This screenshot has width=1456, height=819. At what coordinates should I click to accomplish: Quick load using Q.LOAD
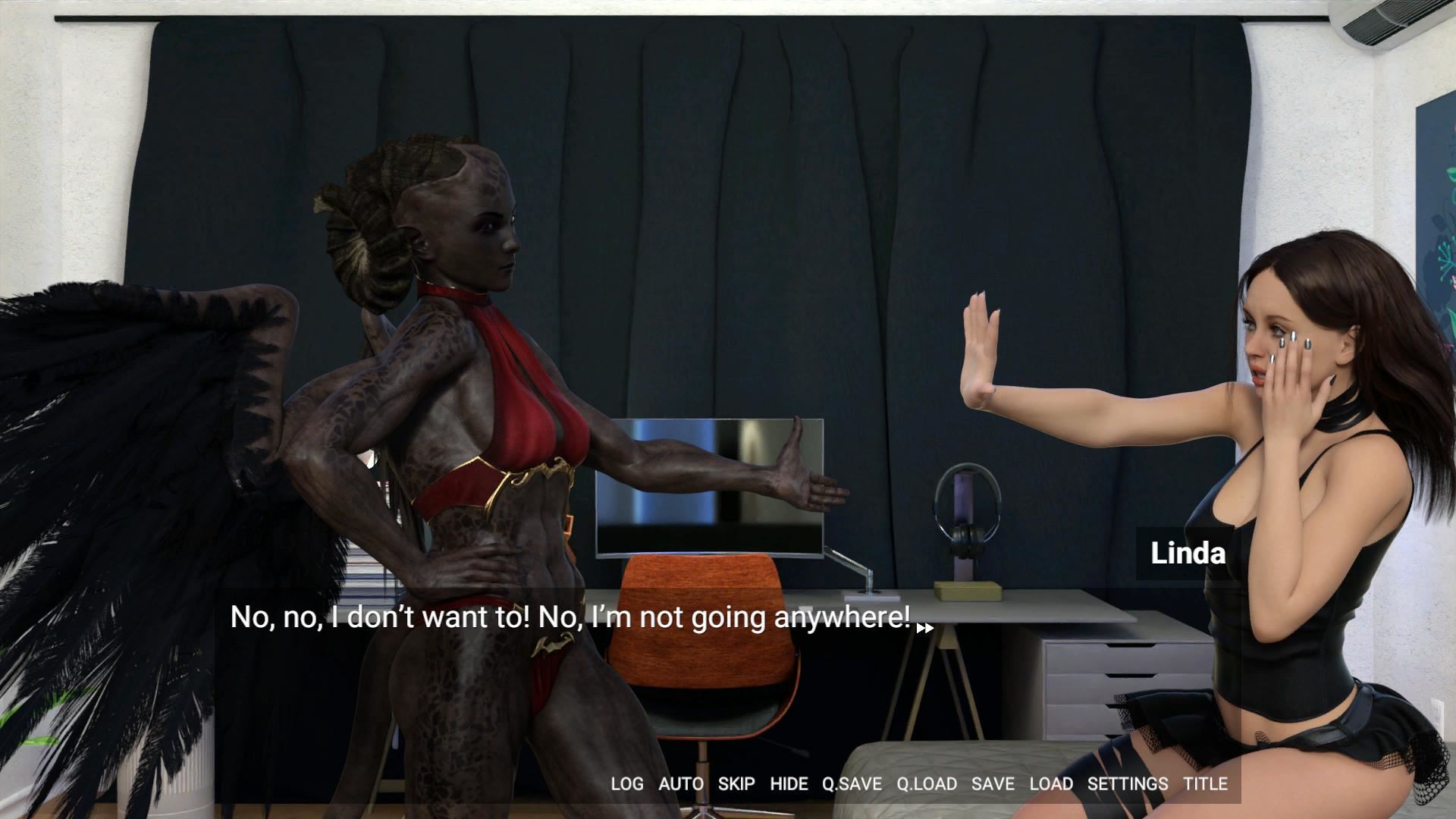pyautogui.click(x=926, y=784)
